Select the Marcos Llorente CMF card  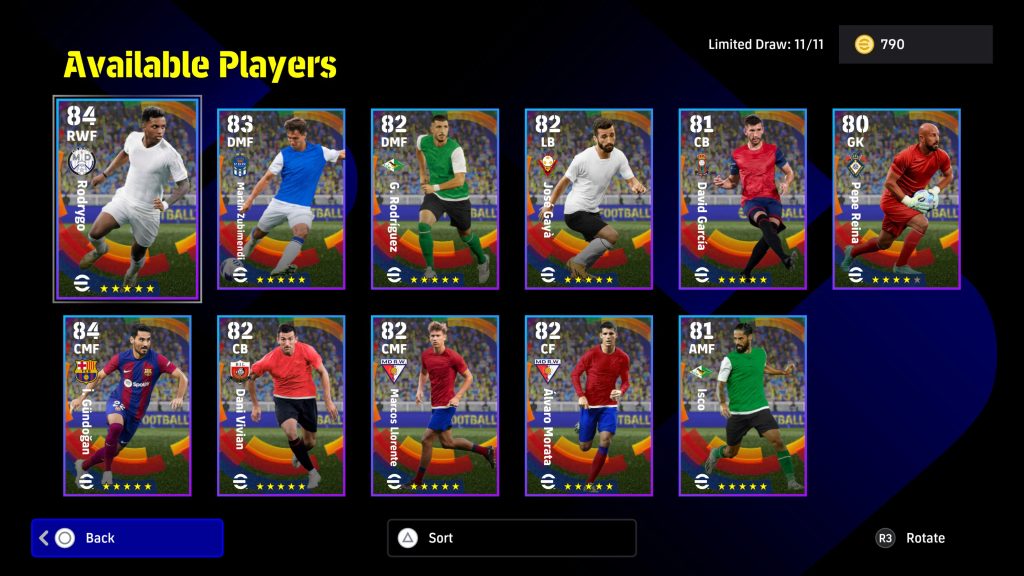[x=435, y=405]
